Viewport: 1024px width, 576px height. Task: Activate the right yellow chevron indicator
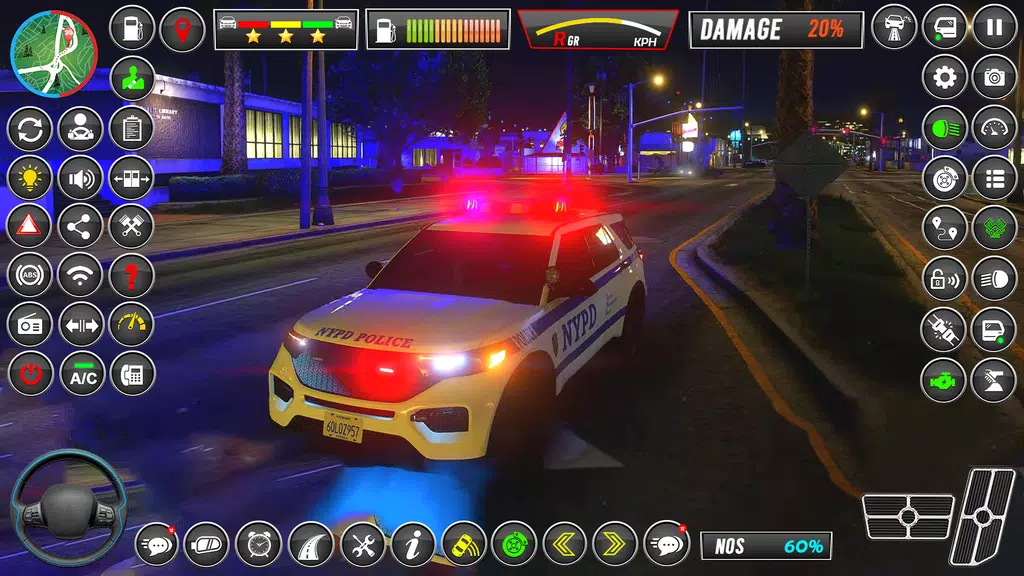614,544
